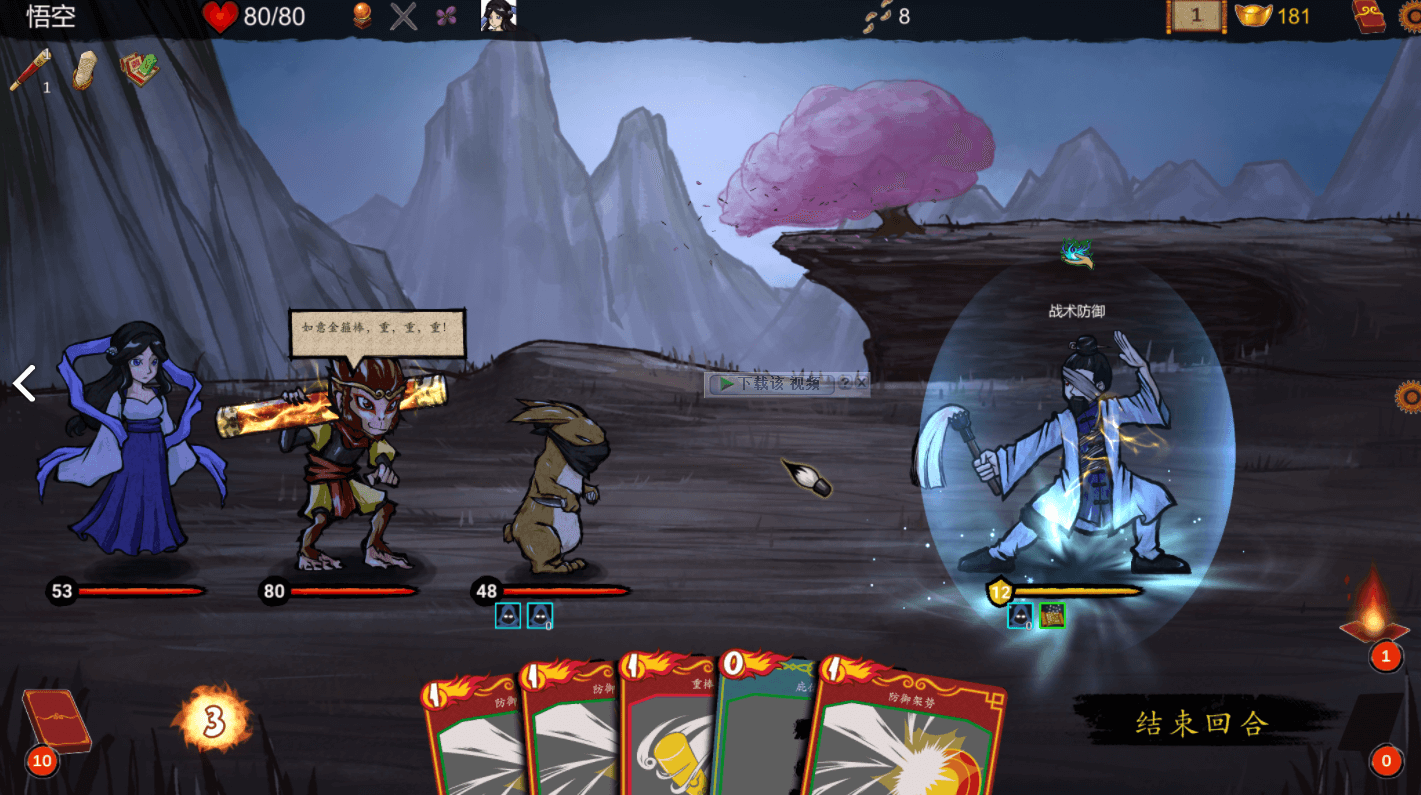Viewport: 1421px width, 795px height.
Task: Select the orange crystal orb slot
Action: click(362, 16)
